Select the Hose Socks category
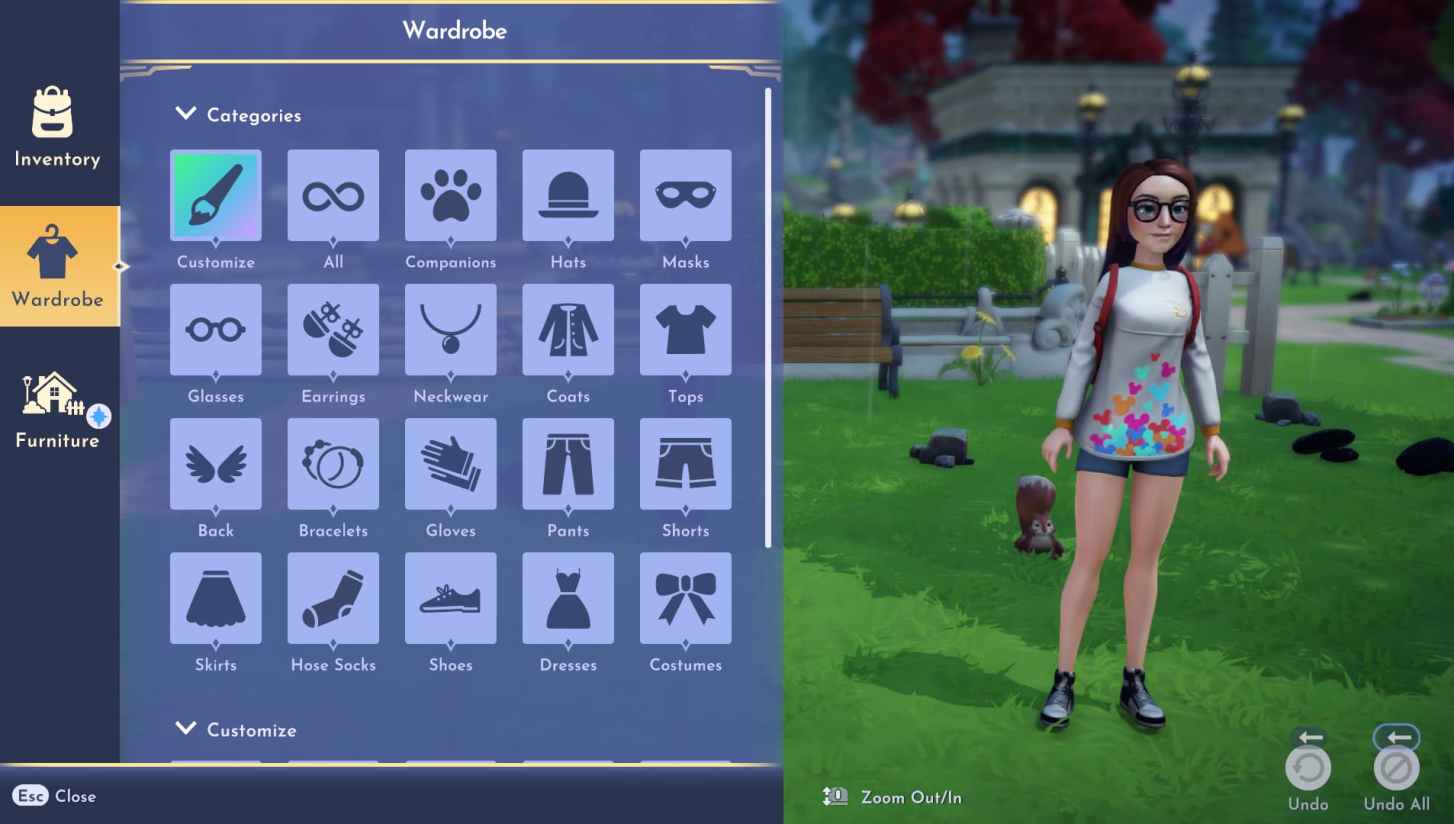This screenshot has width=1454, height=824. 333,597
